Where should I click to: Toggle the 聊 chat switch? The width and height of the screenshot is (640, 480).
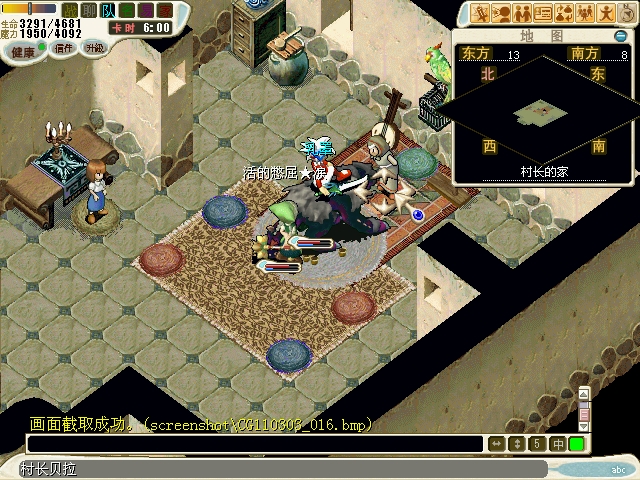click(x=88, y=9)
